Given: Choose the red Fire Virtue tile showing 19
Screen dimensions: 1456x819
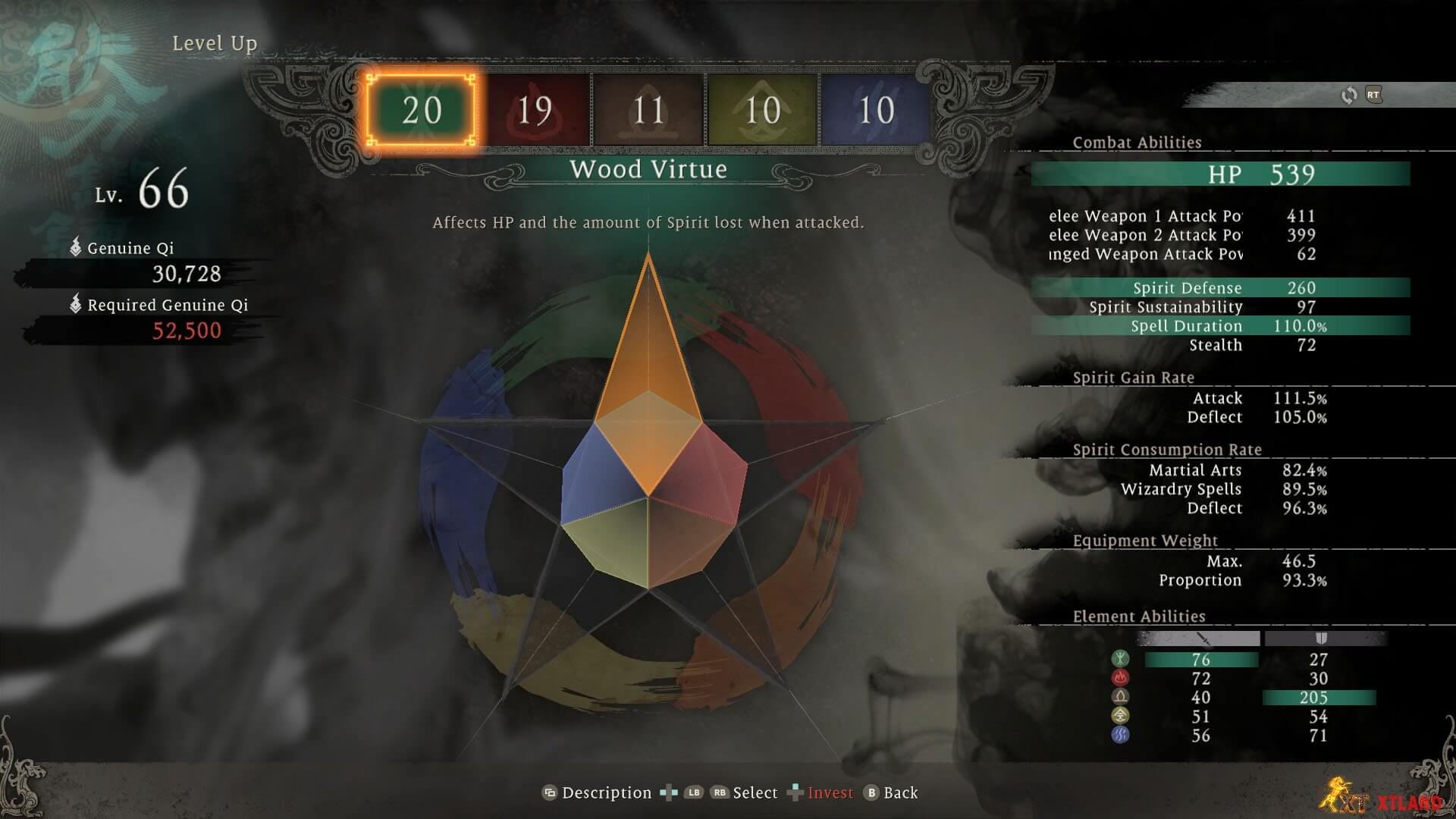Looking at the screenshot, I should [x=535, y=111].
